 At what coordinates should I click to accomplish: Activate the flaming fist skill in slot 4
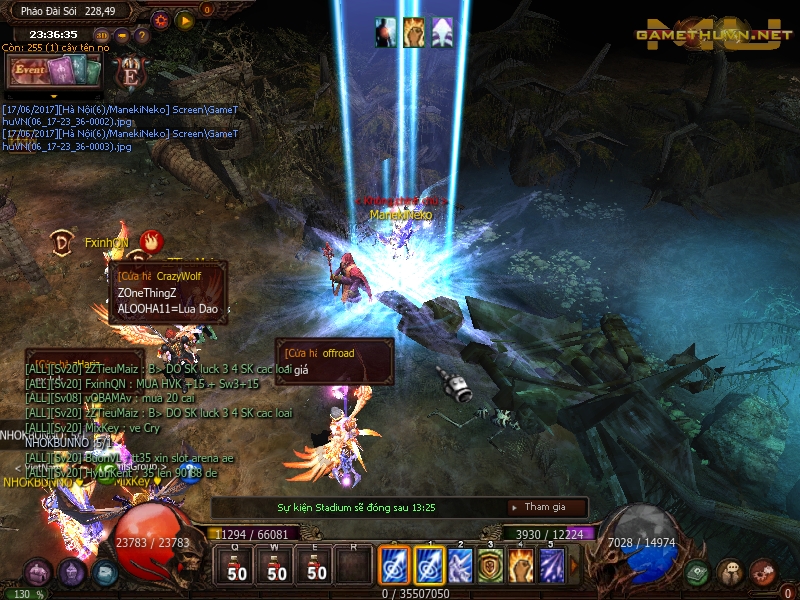pos(521,566)
